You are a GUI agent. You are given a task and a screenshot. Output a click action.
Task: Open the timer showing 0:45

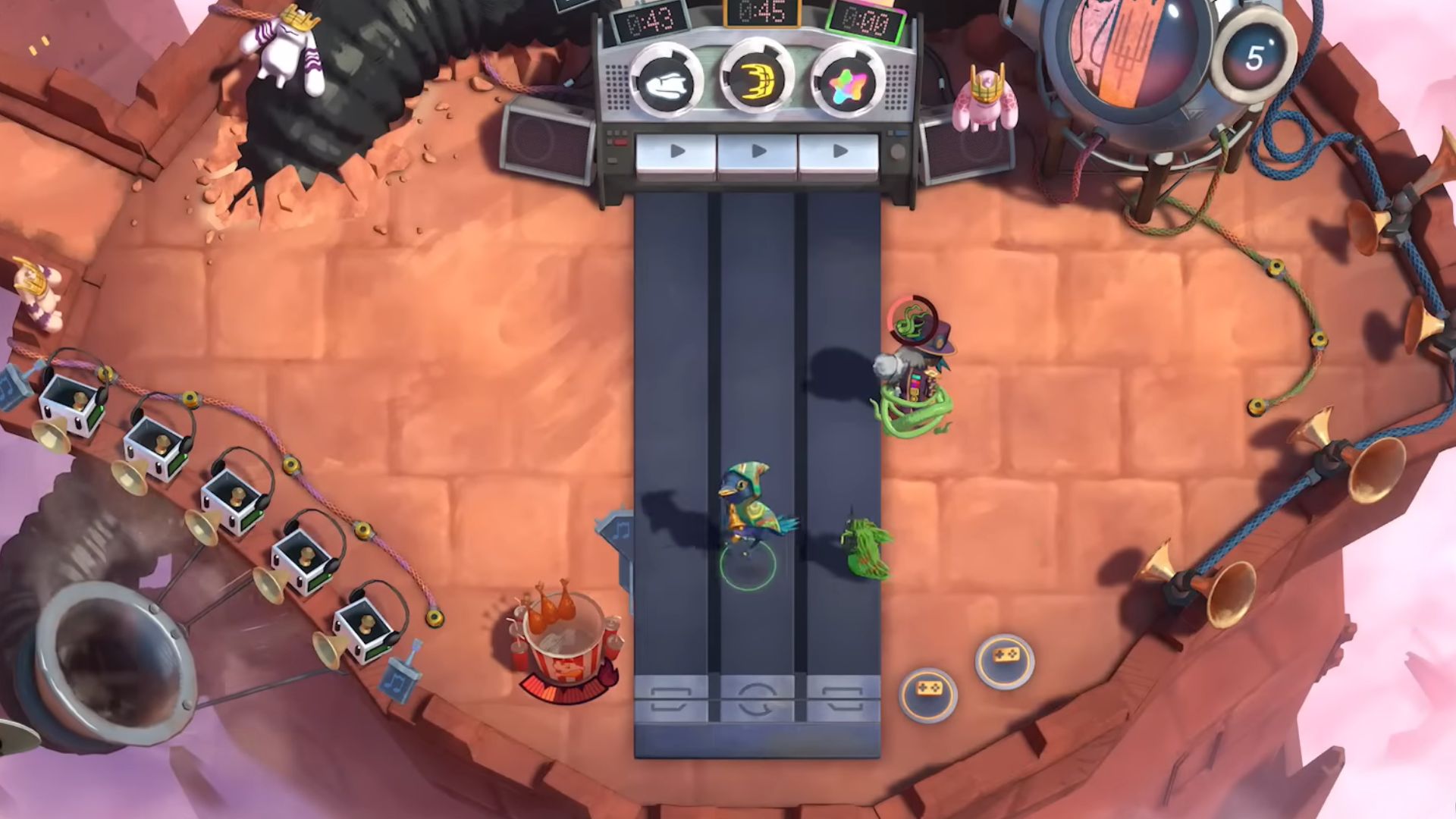(760, 13)
